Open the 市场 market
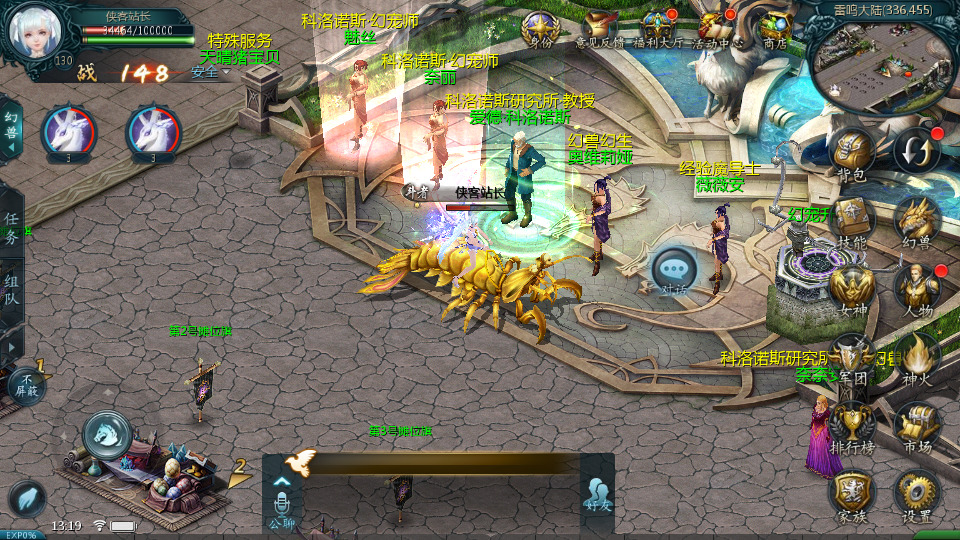960x540 pixels. click(917, 425)
